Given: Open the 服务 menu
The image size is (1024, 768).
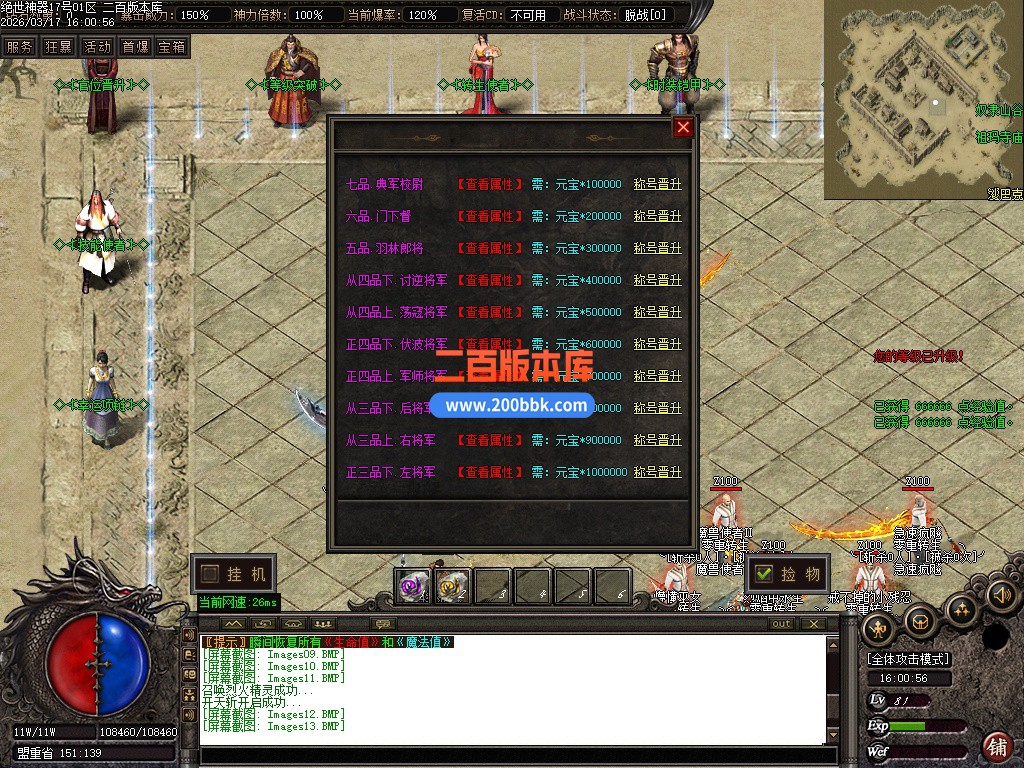Looking at the screenshot, I should (19, 47).
